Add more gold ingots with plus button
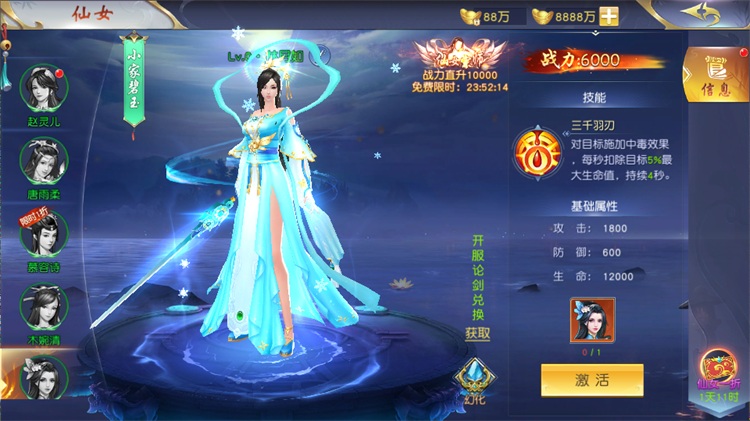The width and height of the screenshot is (750, 421). point(608,16)
